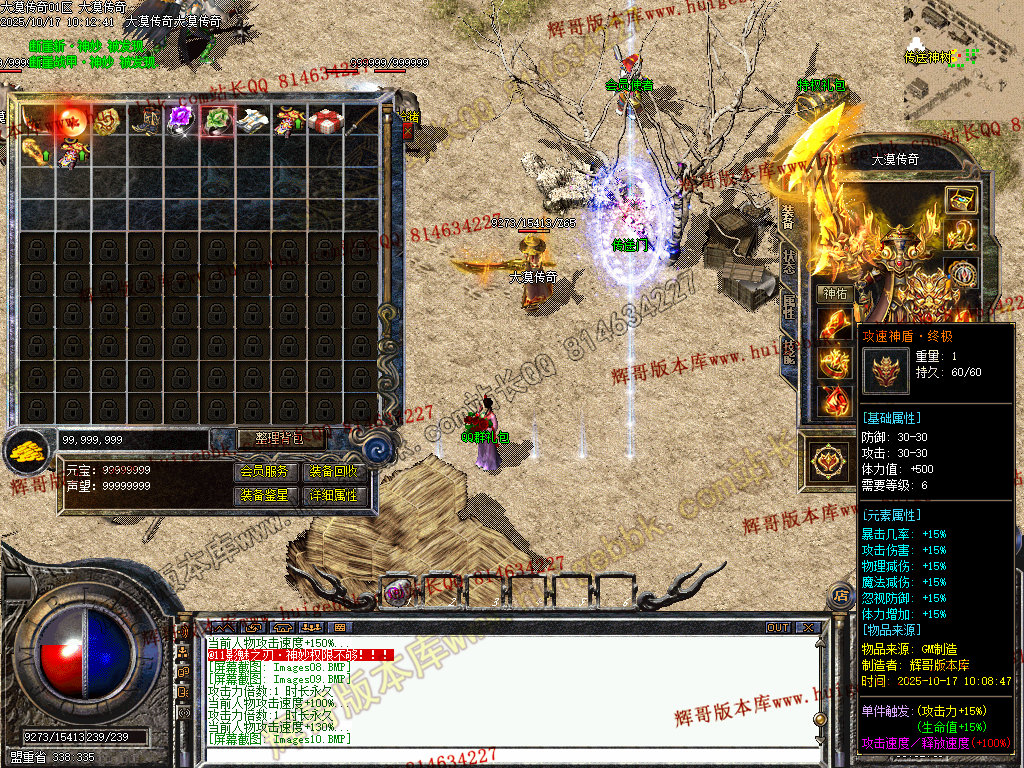Click the OUT button on chat bar
The width and height of the screenshot is (1024, 768).
pos(778,628)
